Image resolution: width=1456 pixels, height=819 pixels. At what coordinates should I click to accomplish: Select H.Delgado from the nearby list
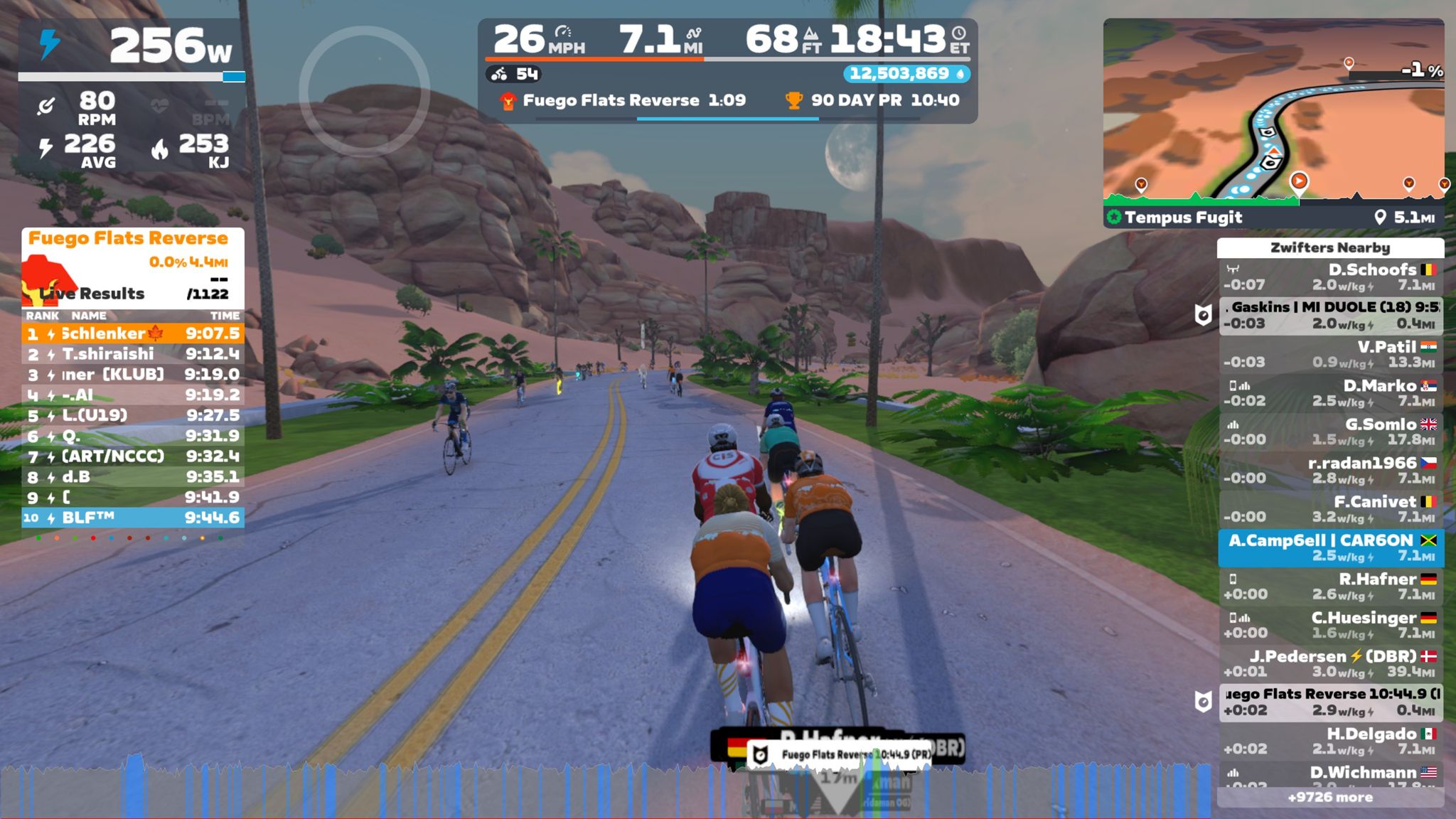pos(1330,741)
